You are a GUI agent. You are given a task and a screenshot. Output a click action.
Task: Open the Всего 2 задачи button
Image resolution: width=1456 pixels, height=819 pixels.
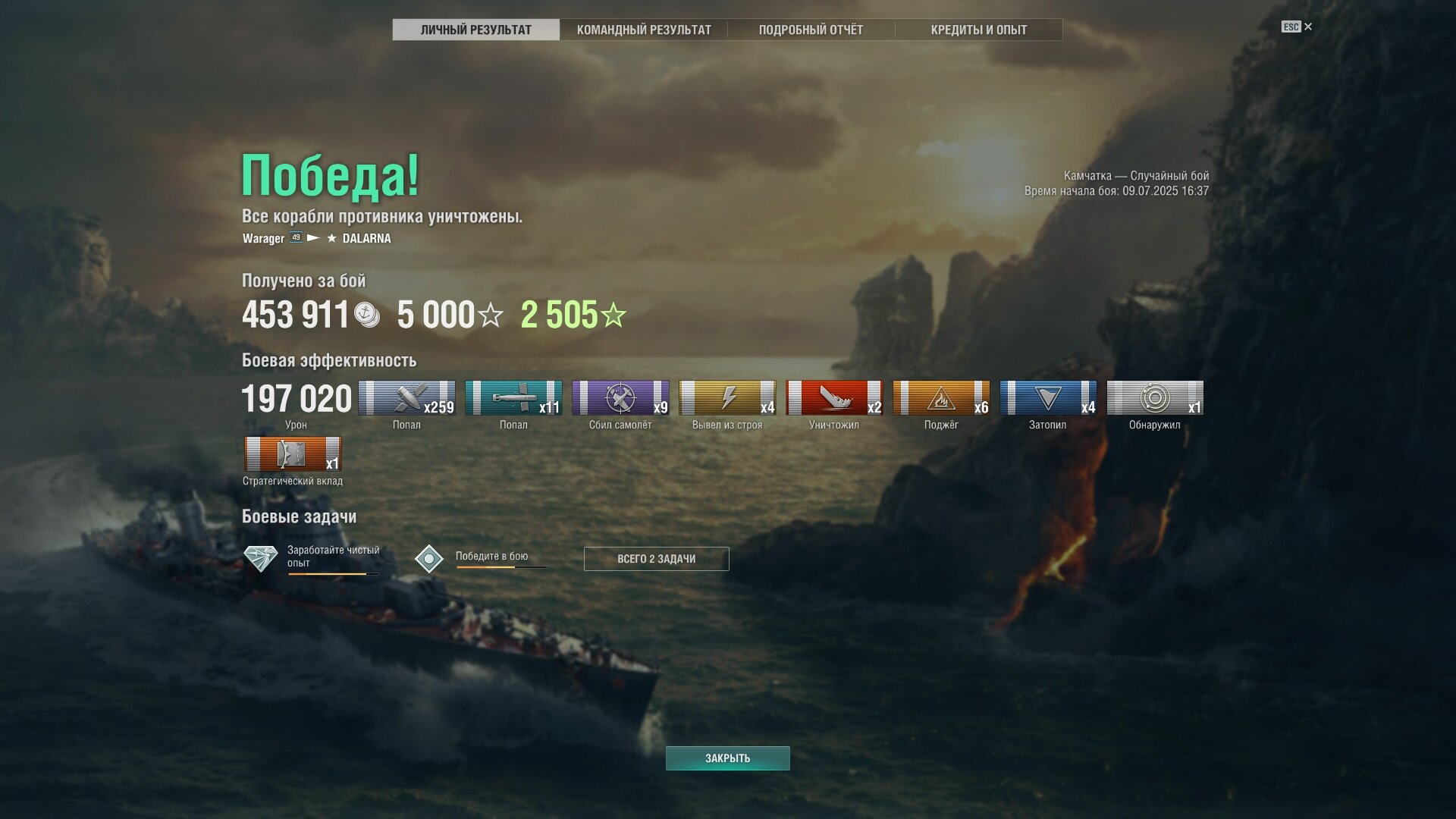tap(656, 559)
